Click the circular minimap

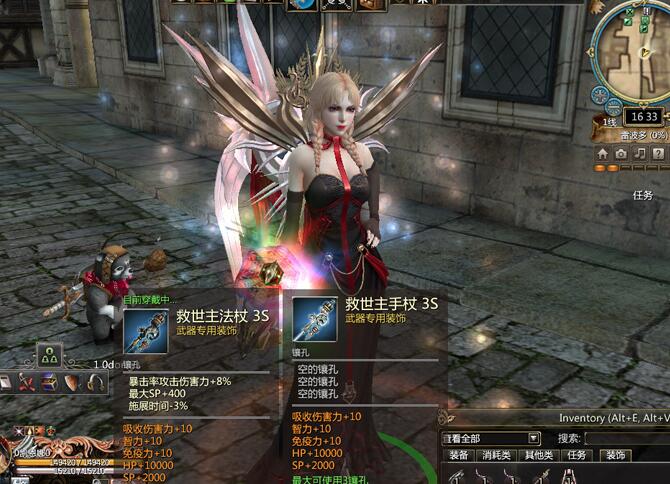coord(633,52)
